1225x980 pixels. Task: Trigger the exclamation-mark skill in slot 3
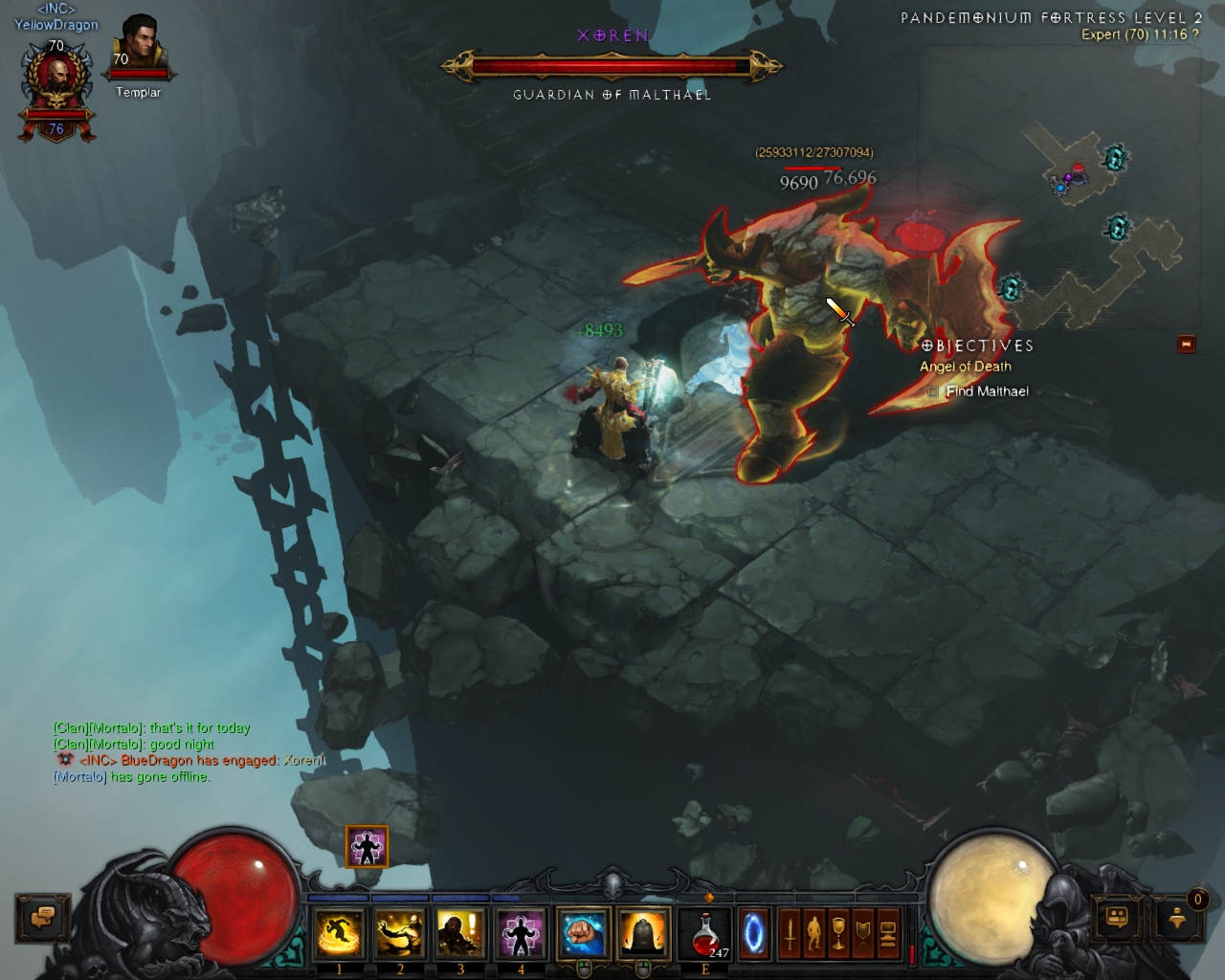coord(460,933)
